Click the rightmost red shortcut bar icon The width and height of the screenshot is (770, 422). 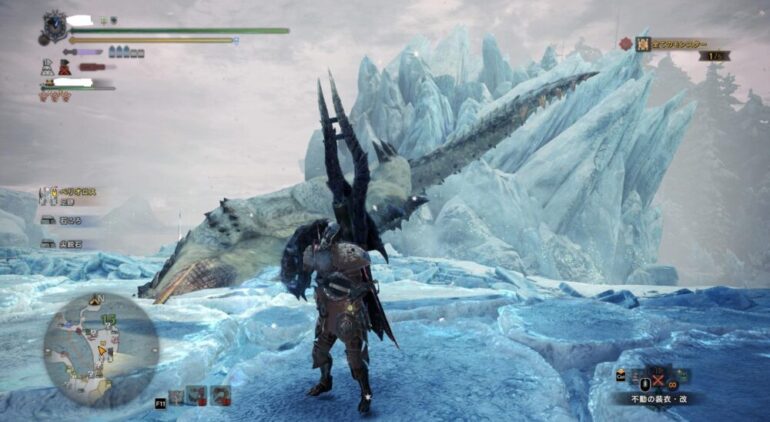220,395
